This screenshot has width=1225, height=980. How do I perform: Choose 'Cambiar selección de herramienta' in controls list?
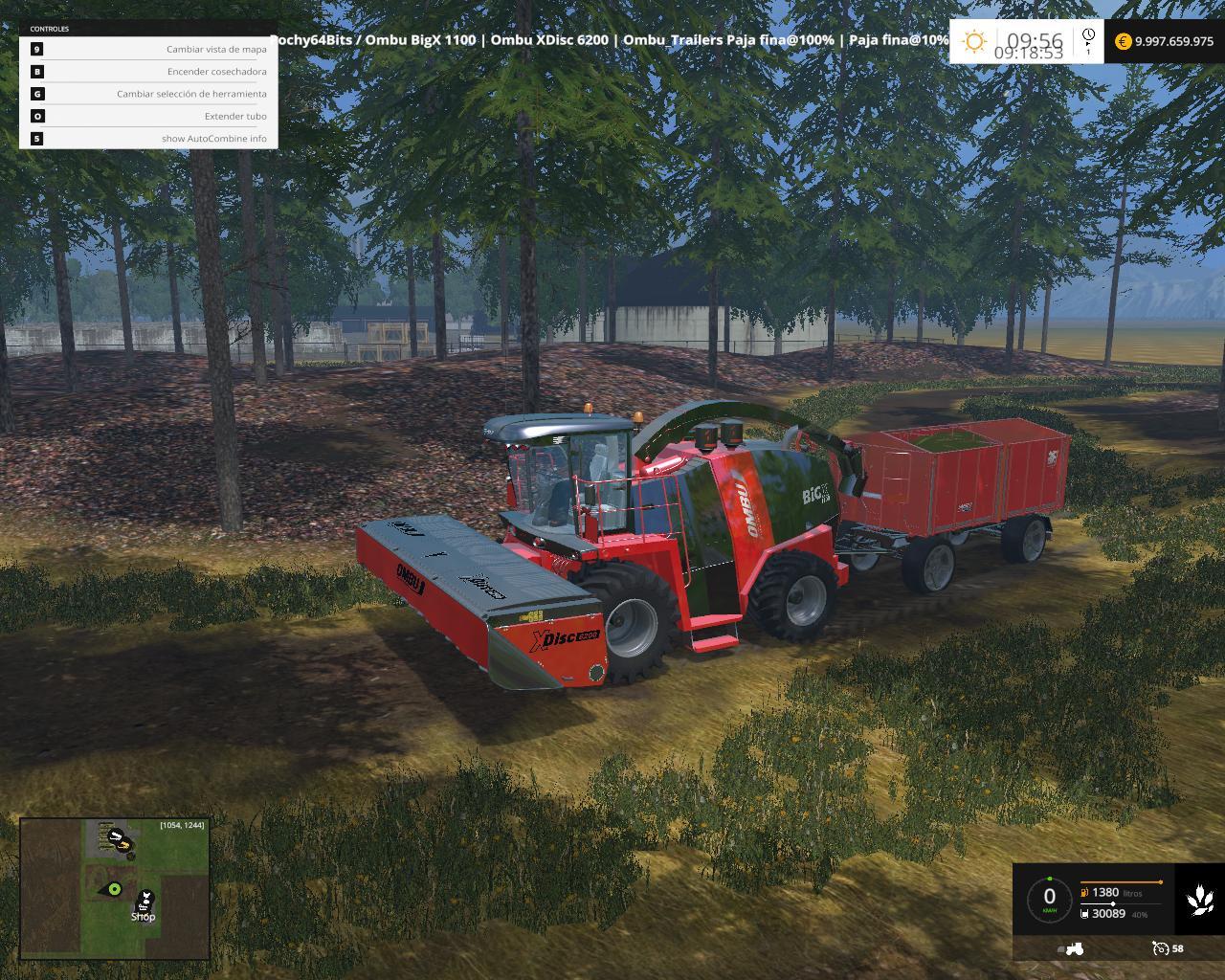[x=148, y=94]
